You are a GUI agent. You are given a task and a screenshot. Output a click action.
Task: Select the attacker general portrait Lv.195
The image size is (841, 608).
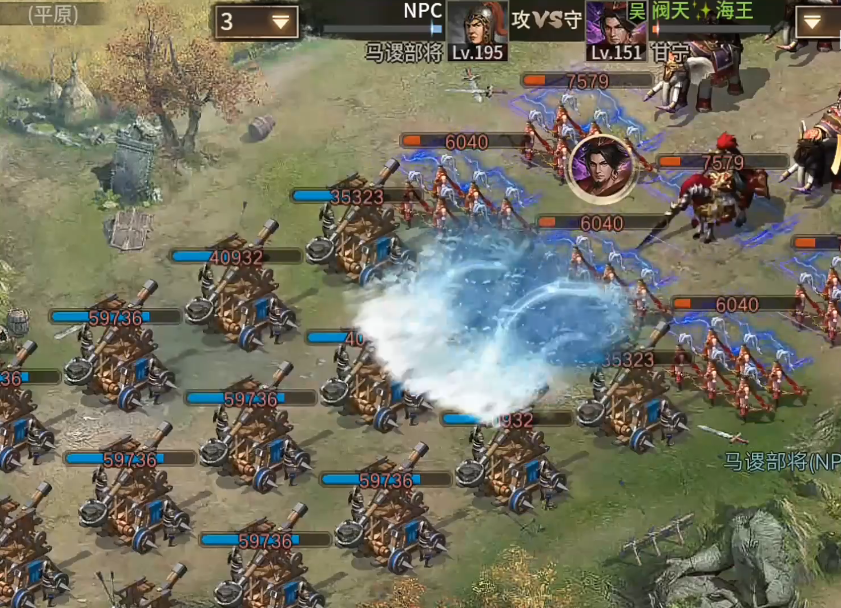pos(477,30)
